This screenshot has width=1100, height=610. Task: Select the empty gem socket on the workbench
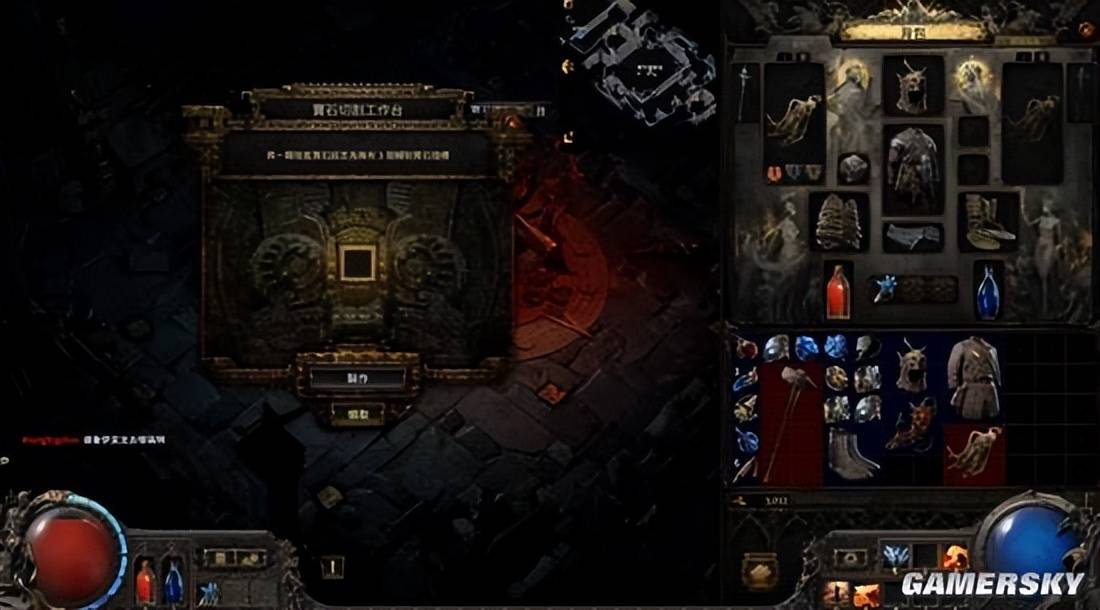coord(357,263)
